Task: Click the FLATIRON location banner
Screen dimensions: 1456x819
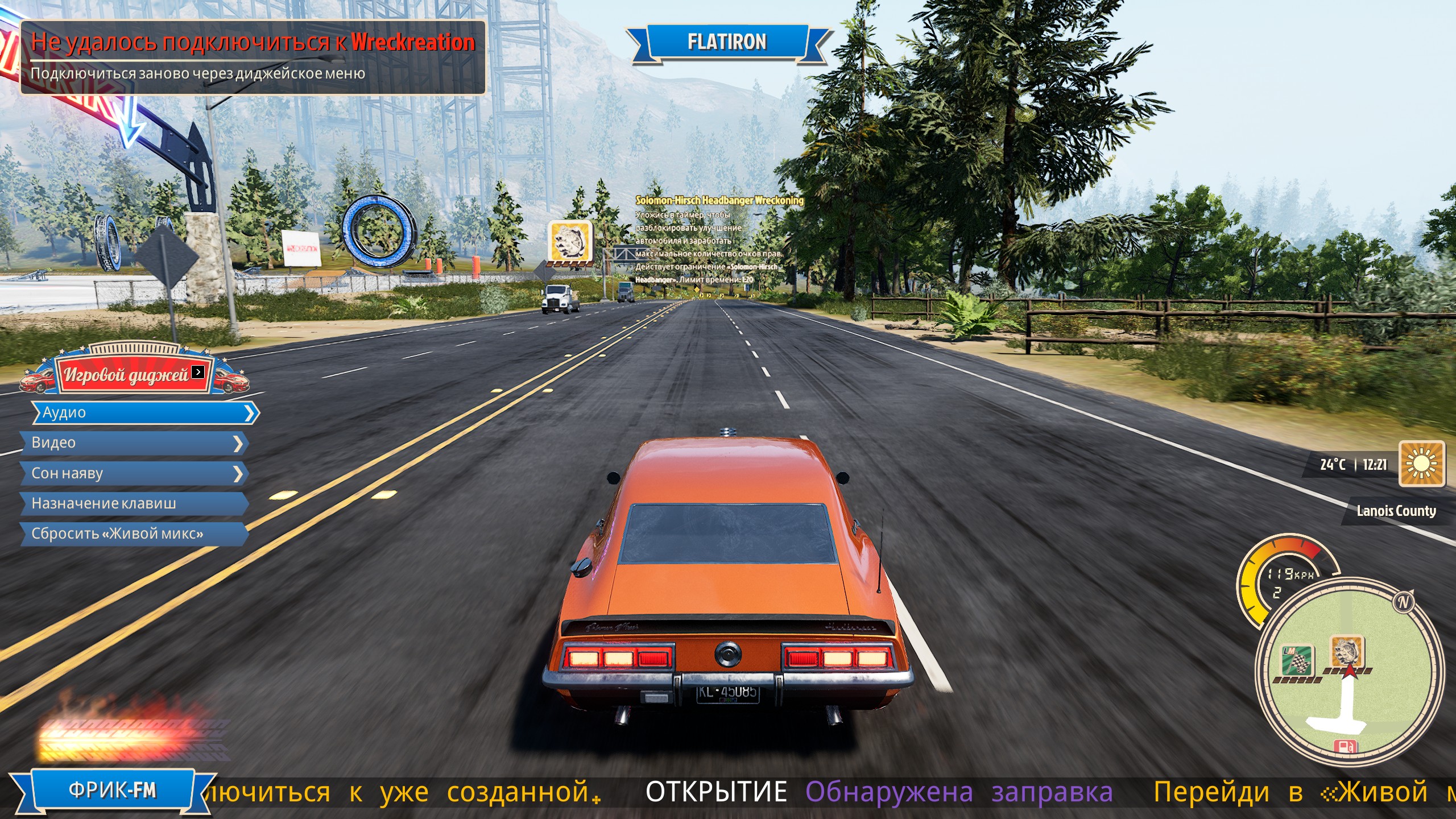Action: 727,42
